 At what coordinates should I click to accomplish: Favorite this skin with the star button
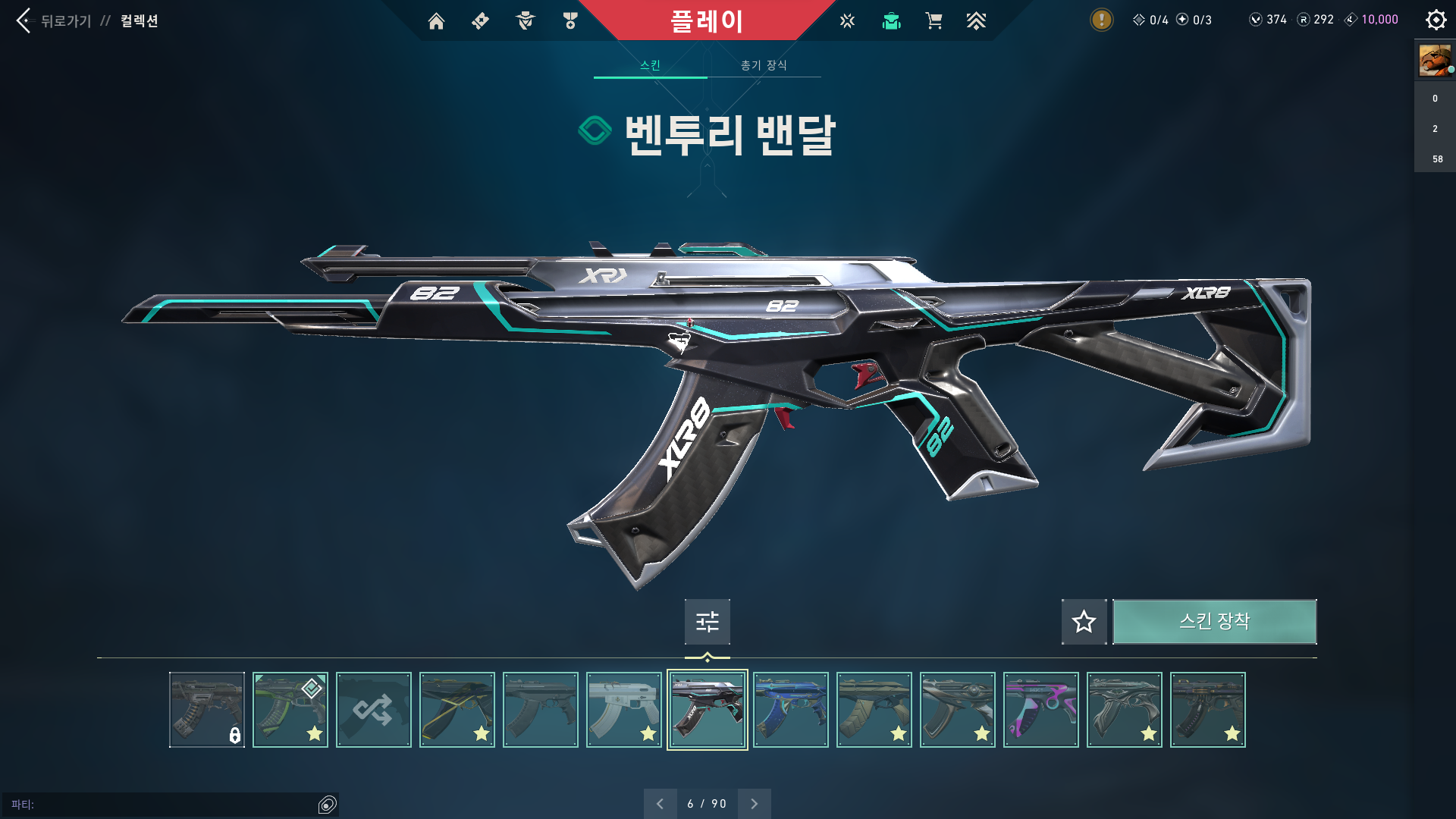pyautogui.click(x=1084, y=622)
